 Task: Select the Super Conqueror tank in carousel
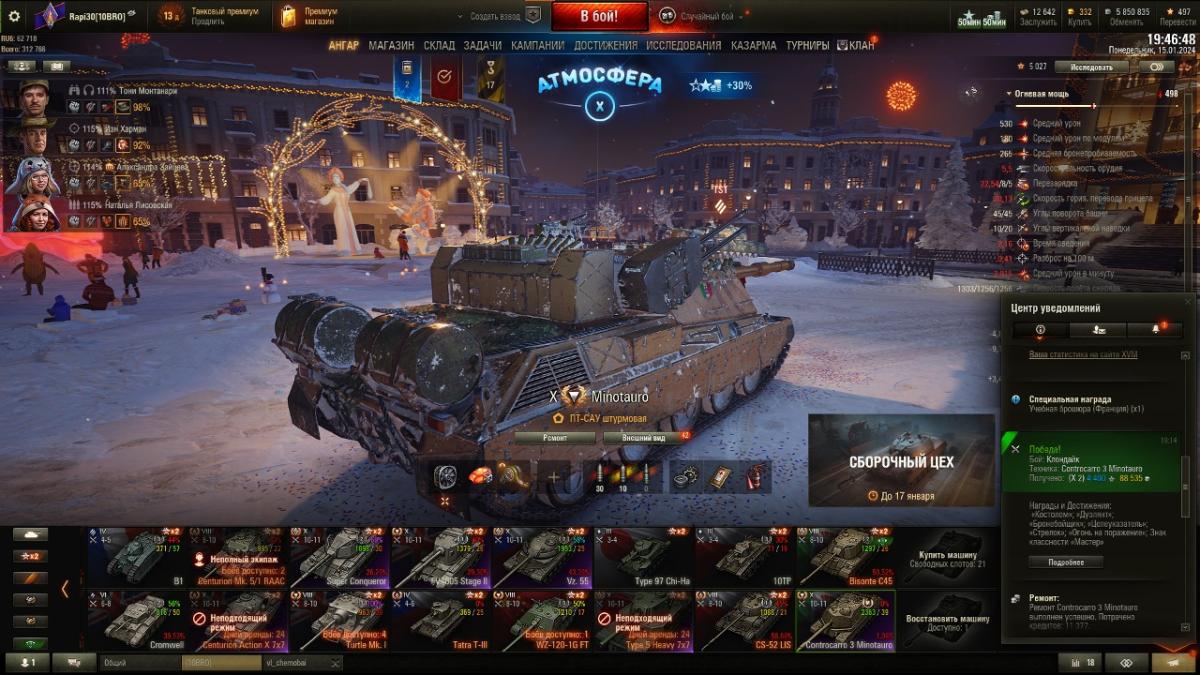340,557
